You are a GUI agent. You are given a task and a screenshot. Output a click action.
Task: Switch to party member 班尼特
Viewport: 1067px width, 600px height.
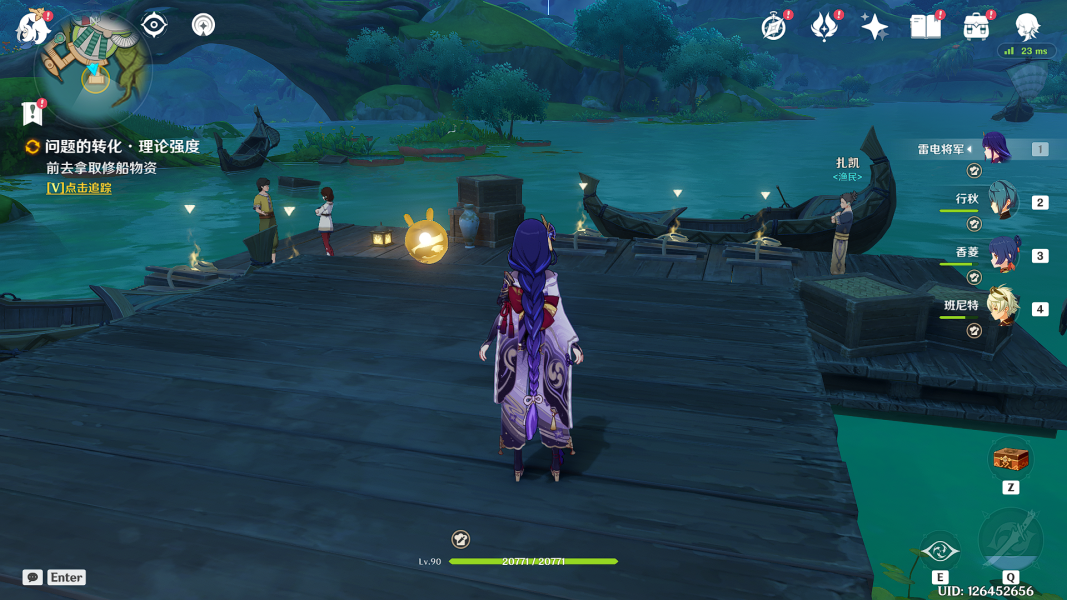pos(1003,308)
